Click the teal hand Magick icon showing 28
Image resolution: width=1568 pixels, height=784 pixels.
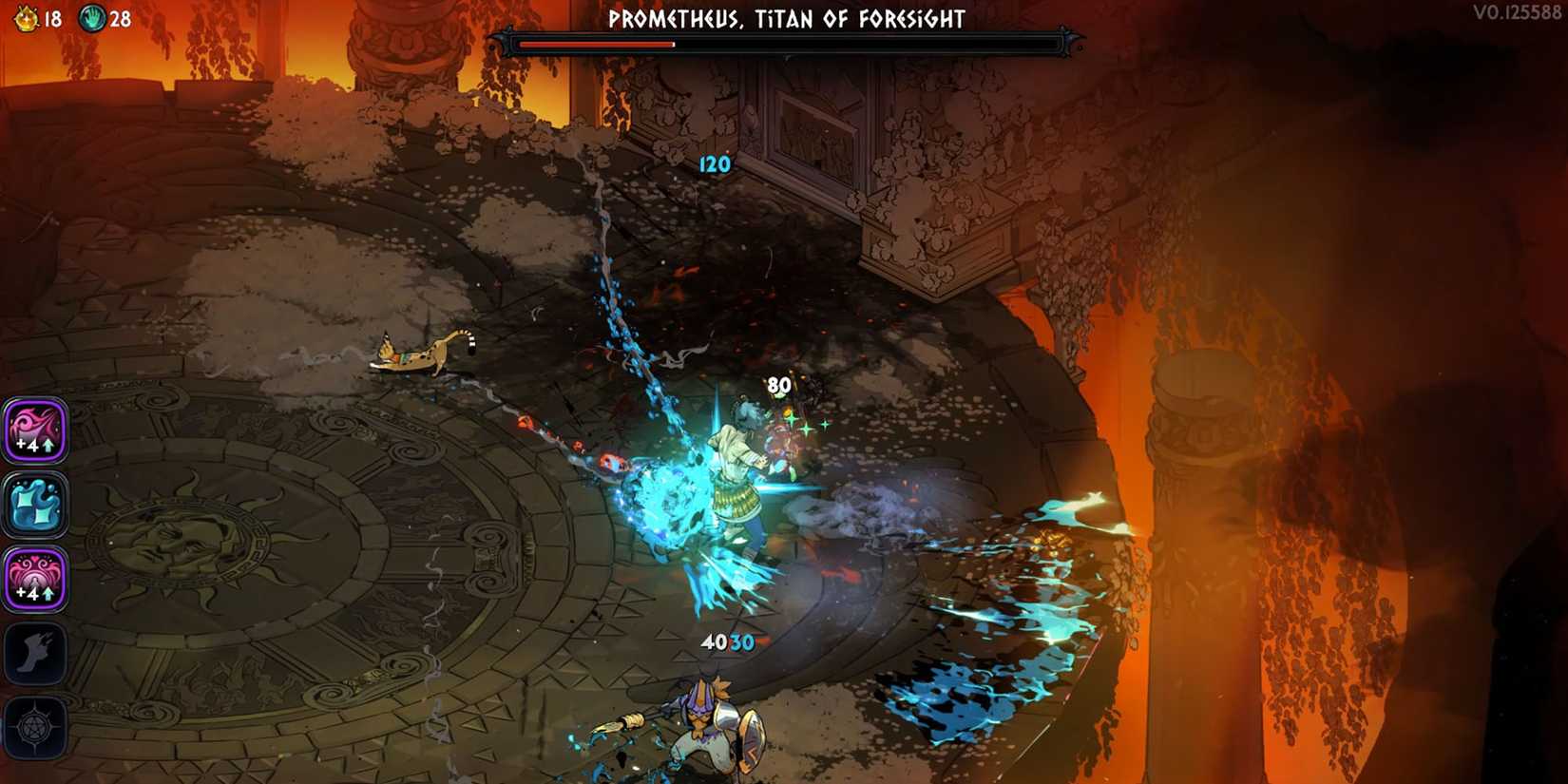(93, 16)
